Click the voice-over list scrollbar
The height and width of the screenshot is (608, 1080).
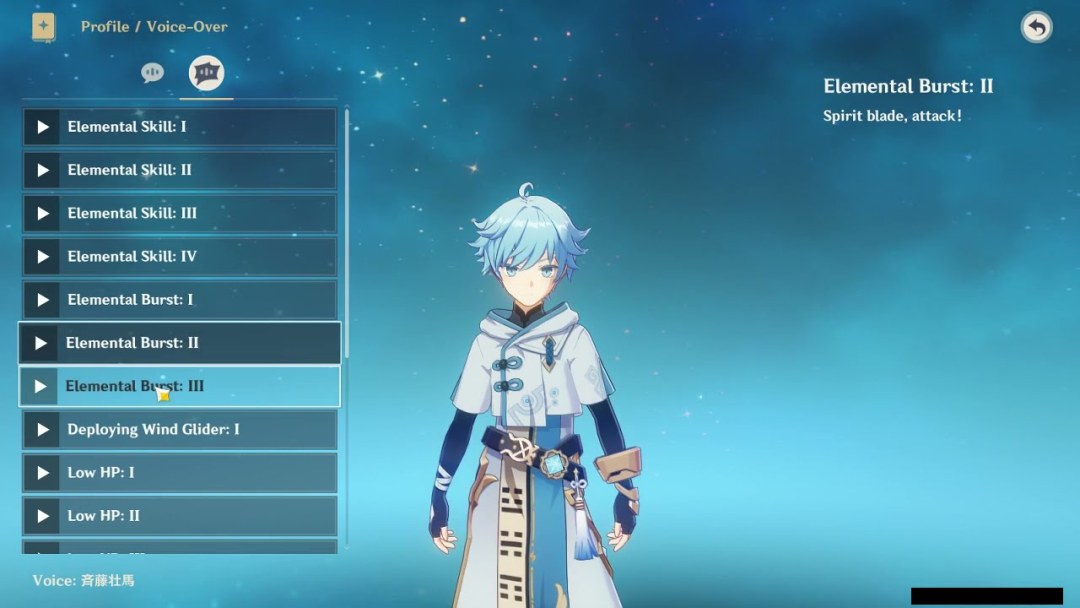click(x=347, y=230)
